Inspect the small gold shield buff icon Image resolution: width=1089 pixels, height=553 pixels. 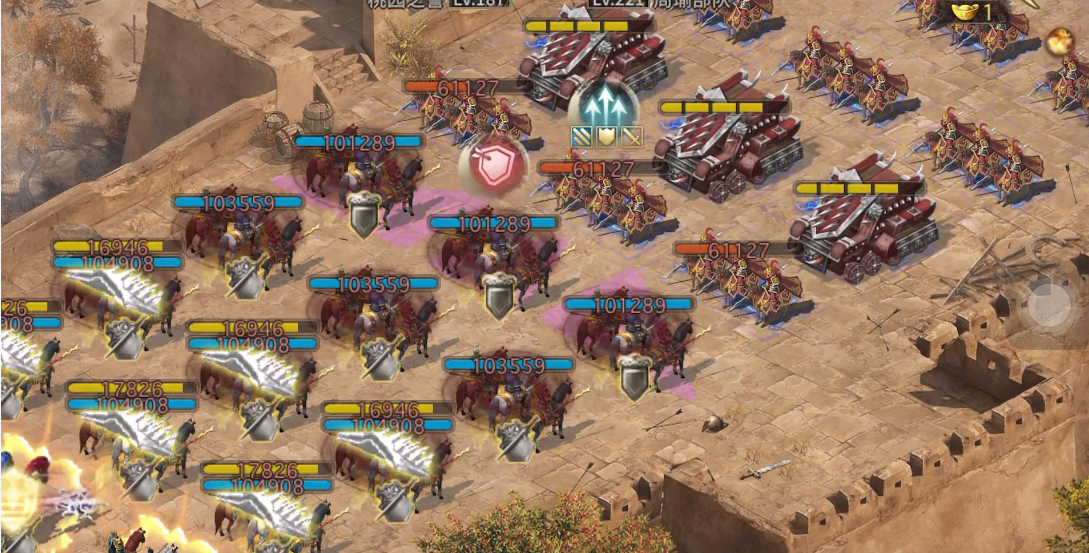[606, 136]
